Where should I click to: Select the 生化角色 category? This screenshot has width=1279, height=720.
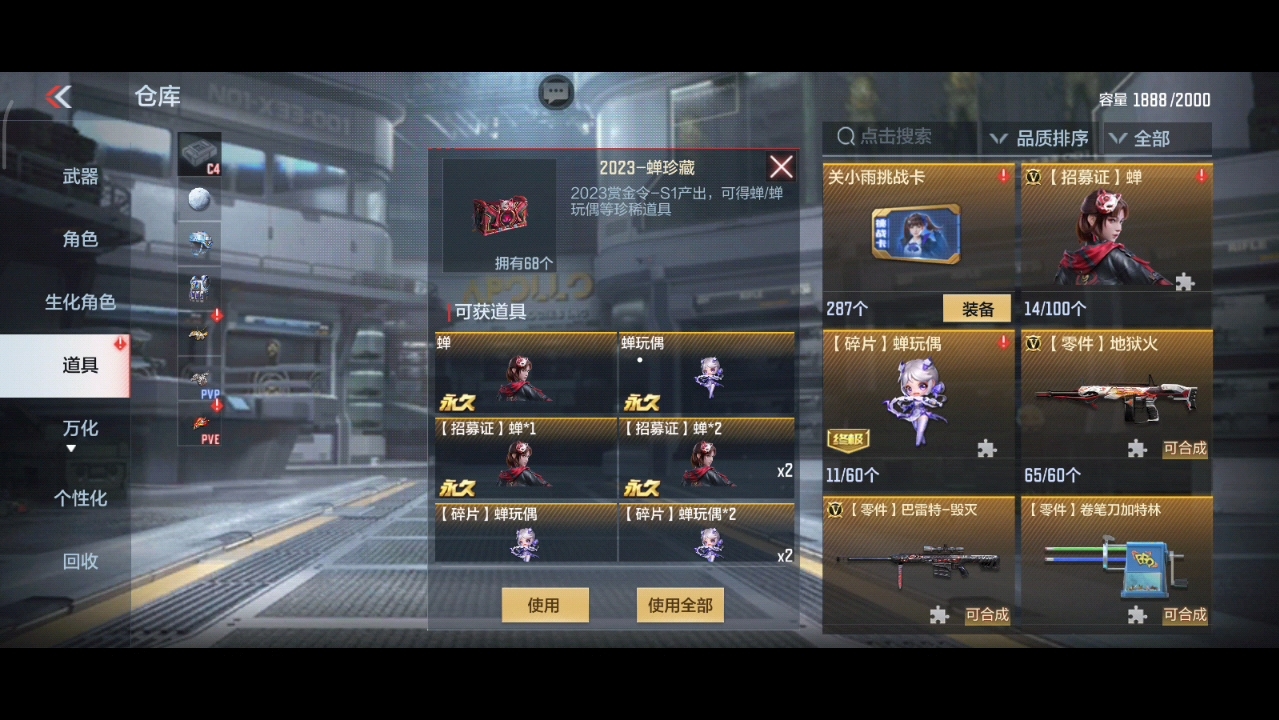coord(80,302)
